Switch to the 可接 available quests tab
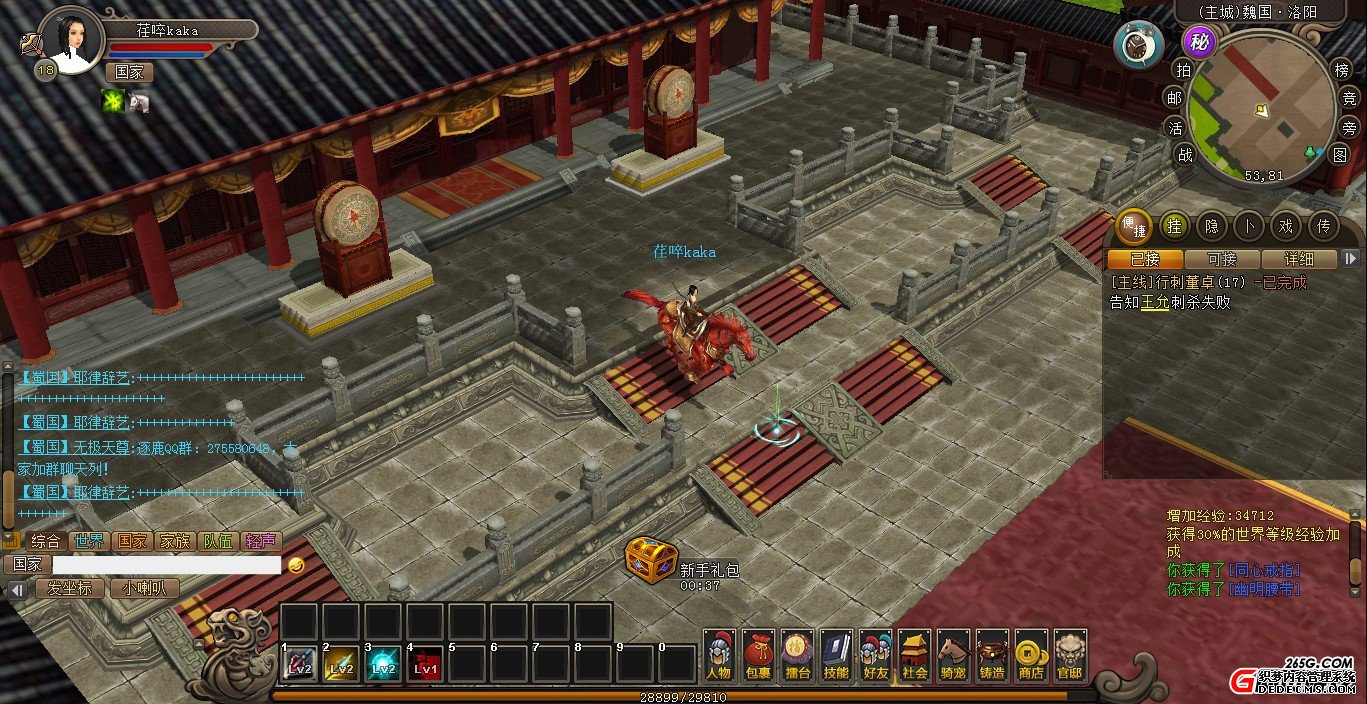 coord(1221,259)
